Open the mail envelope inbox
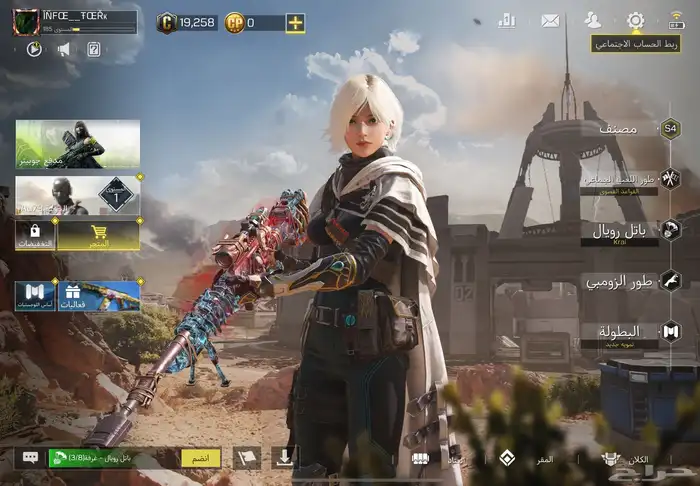This screenshot has width=700, height=486. [x=550, y=20]
